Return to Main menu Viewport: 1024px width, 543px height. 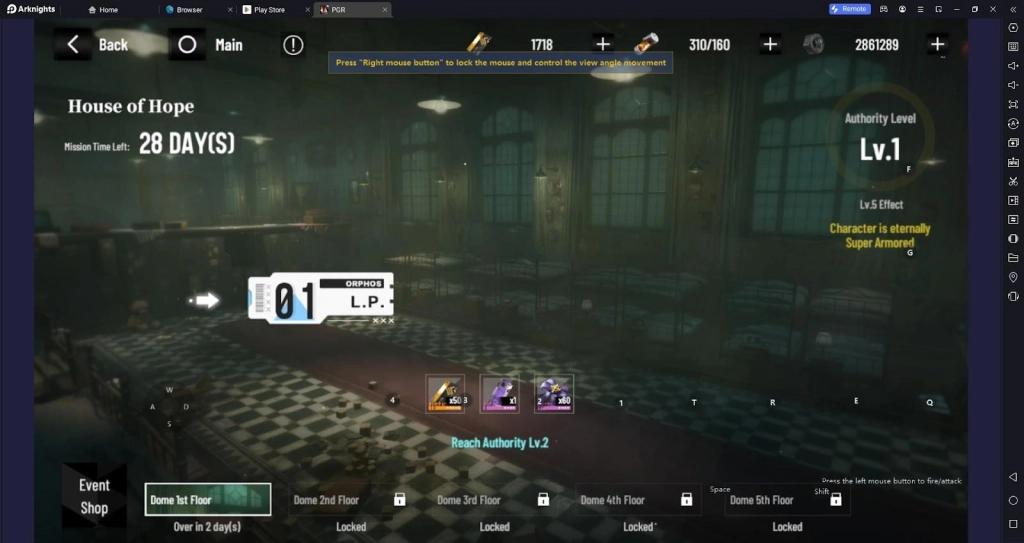click(x=211, y=45)
